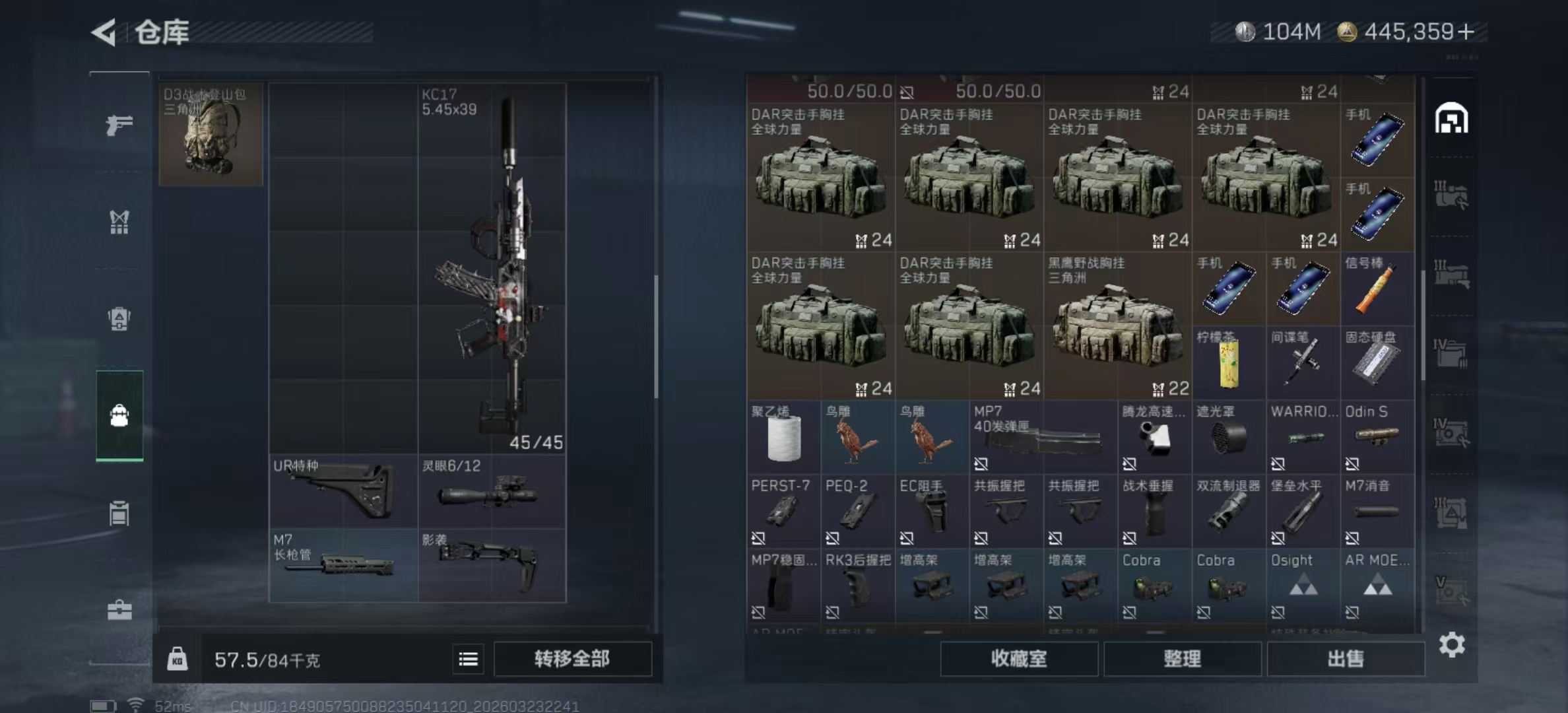Viewport: 1568px width, 713px height.
Task: Open the briefcase safe box tab
Action: (119, 610)
